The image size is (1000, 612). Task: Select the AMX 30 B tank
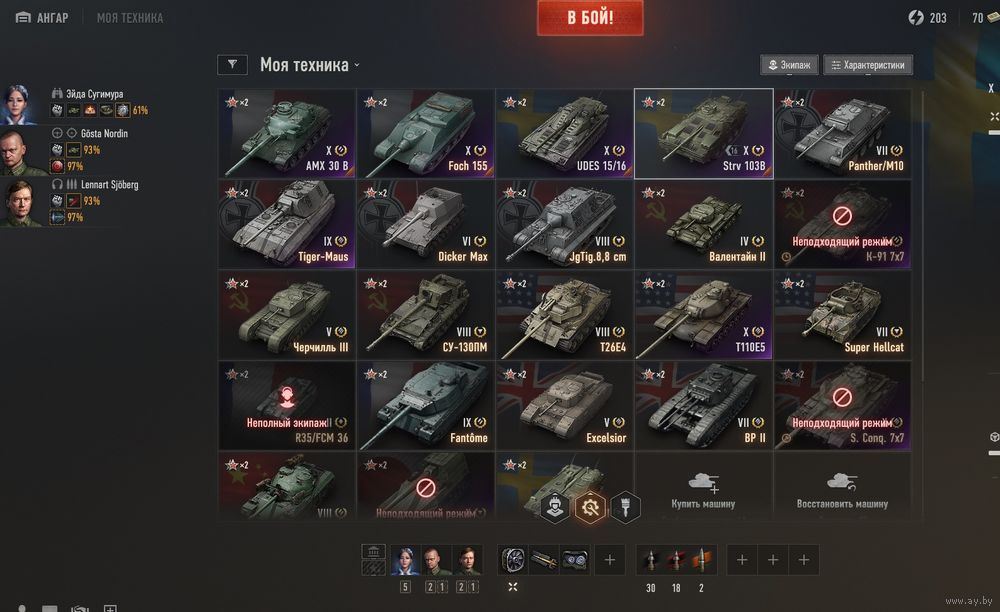click(287, 134)
